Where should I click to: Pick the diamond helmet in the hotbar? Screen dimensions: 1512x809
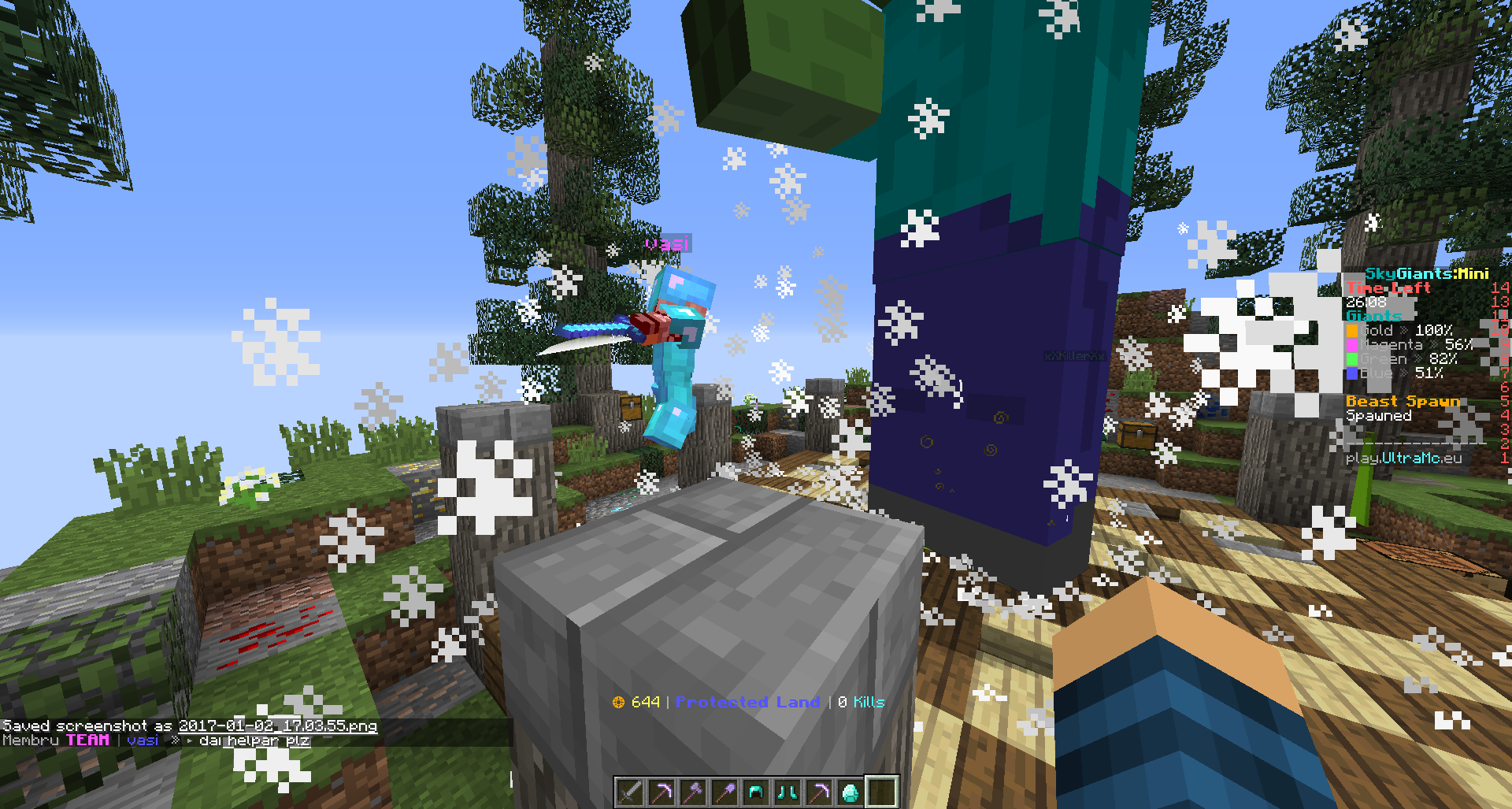click(x=756, y=792)
